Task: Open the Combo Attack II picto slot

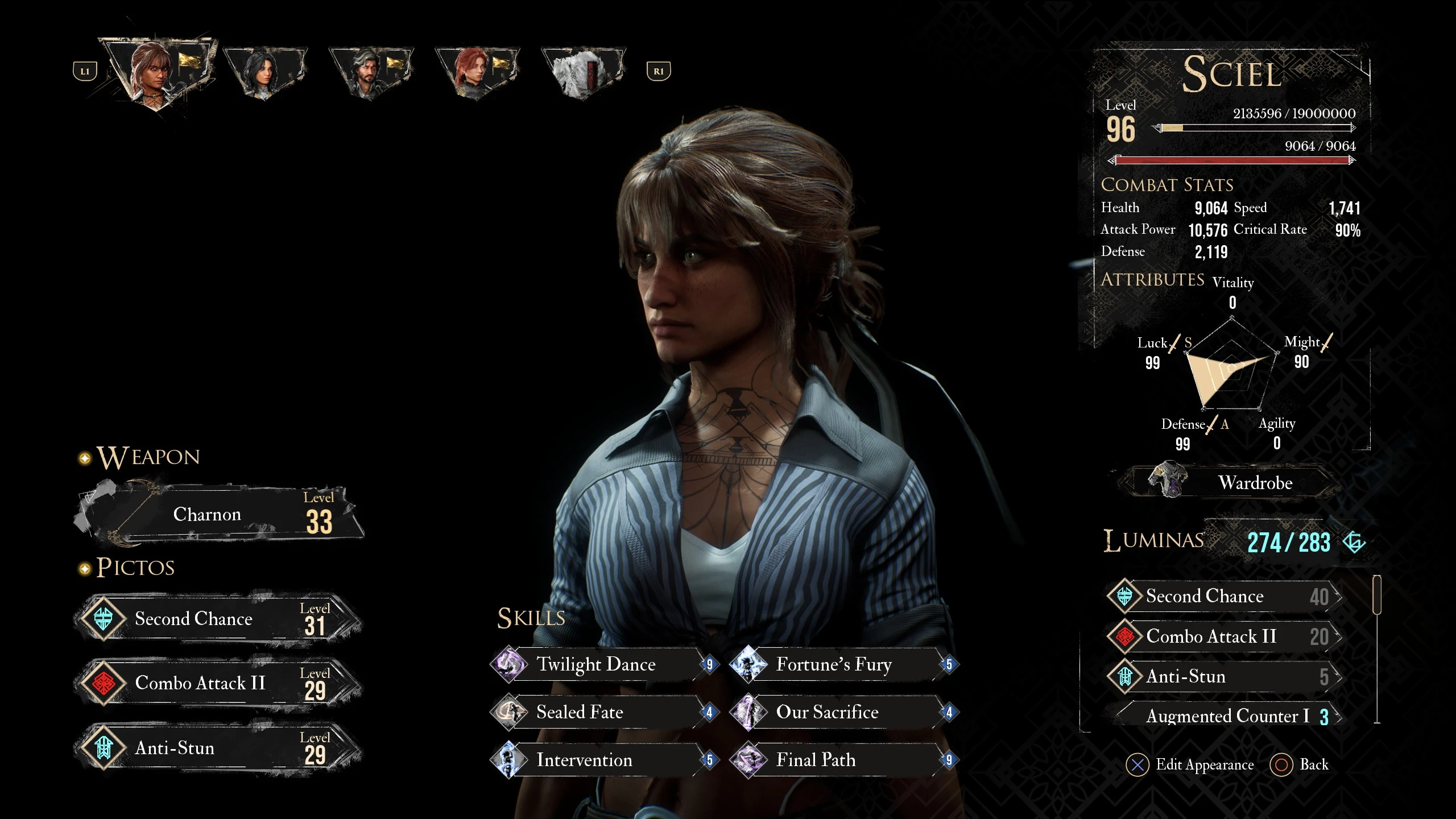Action: click(219, 683)
